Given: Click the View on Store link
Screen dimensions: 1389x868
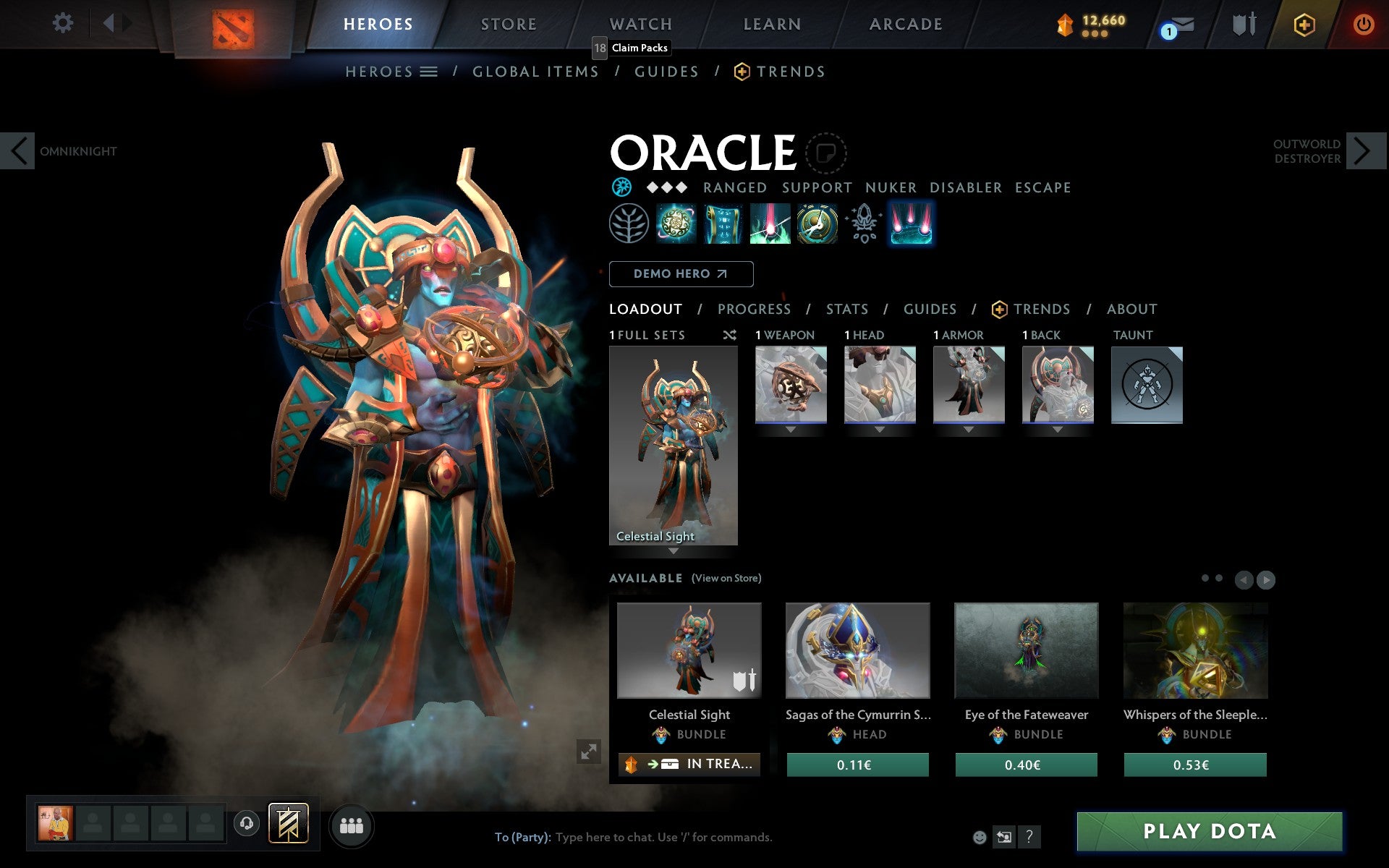Looking at the screenshot, I should tap(726, 578).
